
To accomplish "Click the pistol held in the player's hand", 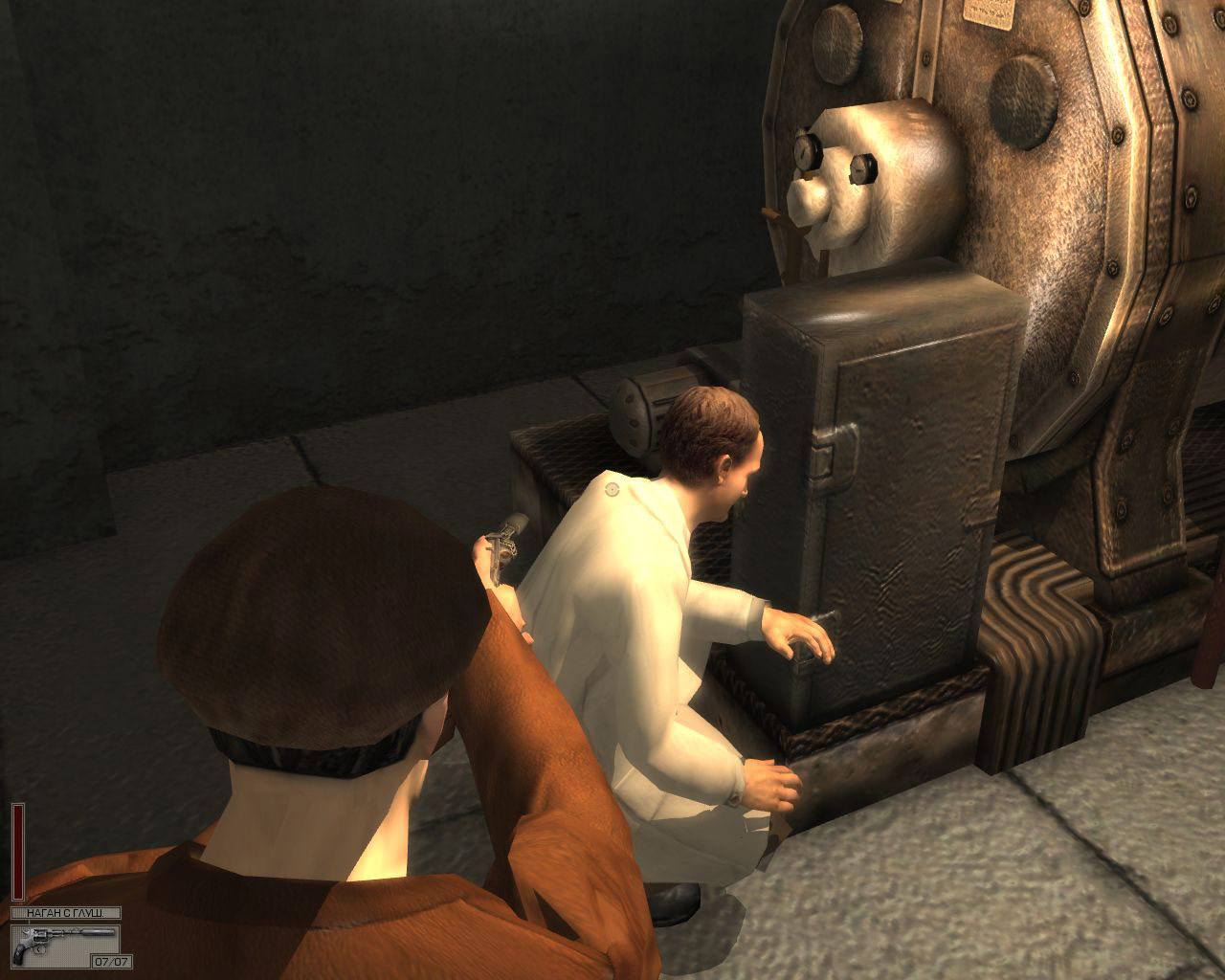I will [x=502, y=546].
